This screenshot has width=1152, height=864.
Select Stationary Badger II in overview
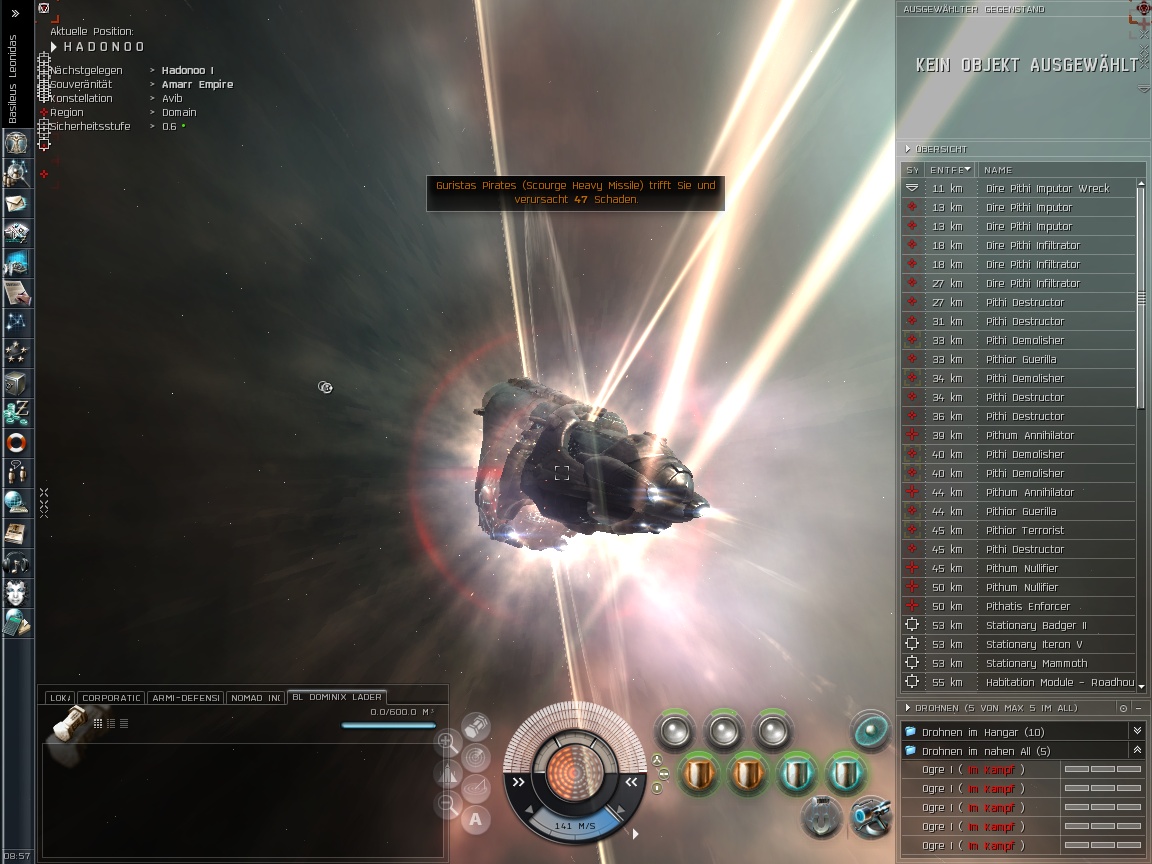1036,625
